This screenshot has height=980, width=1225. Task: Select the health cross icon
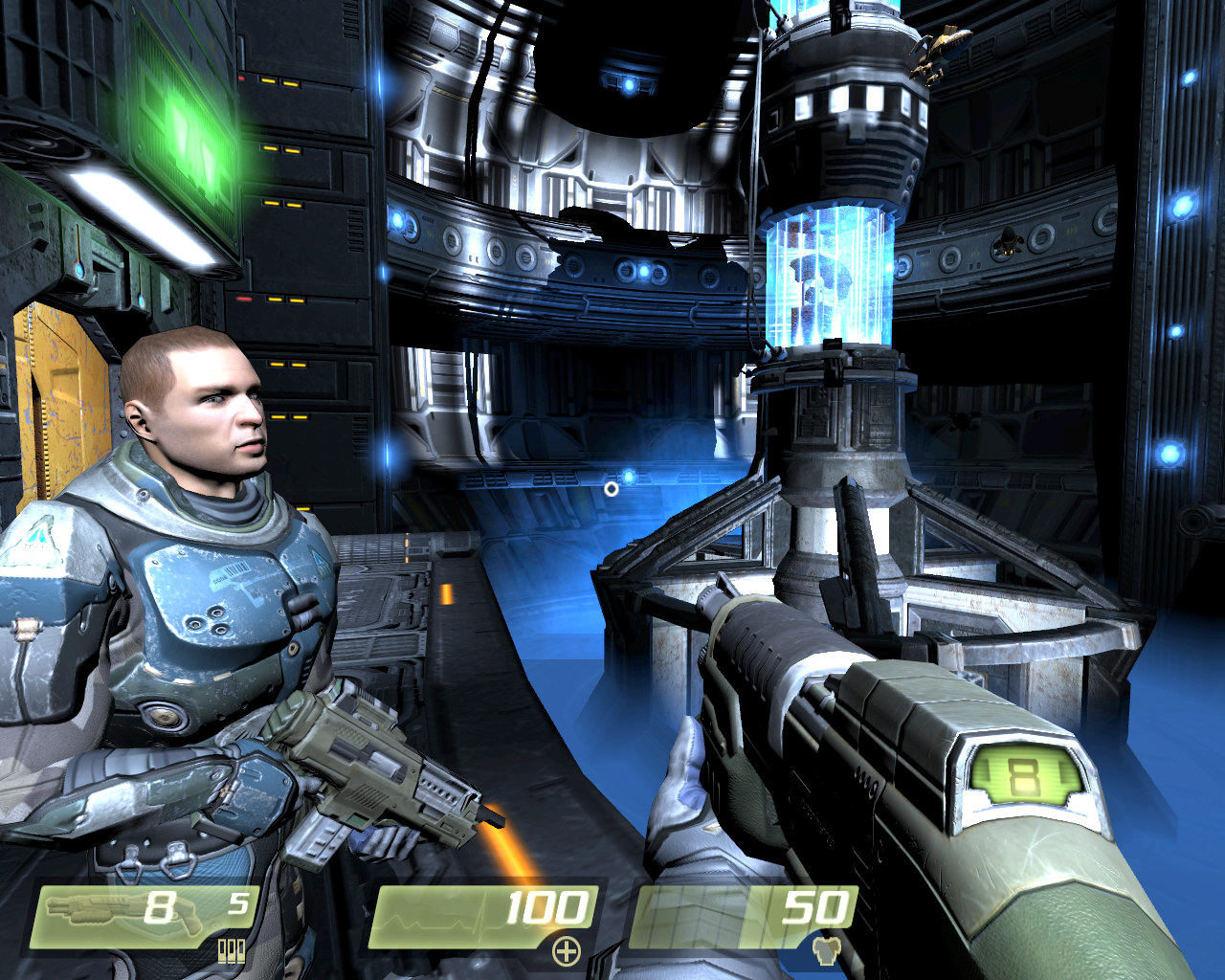[x=567, y=950]
